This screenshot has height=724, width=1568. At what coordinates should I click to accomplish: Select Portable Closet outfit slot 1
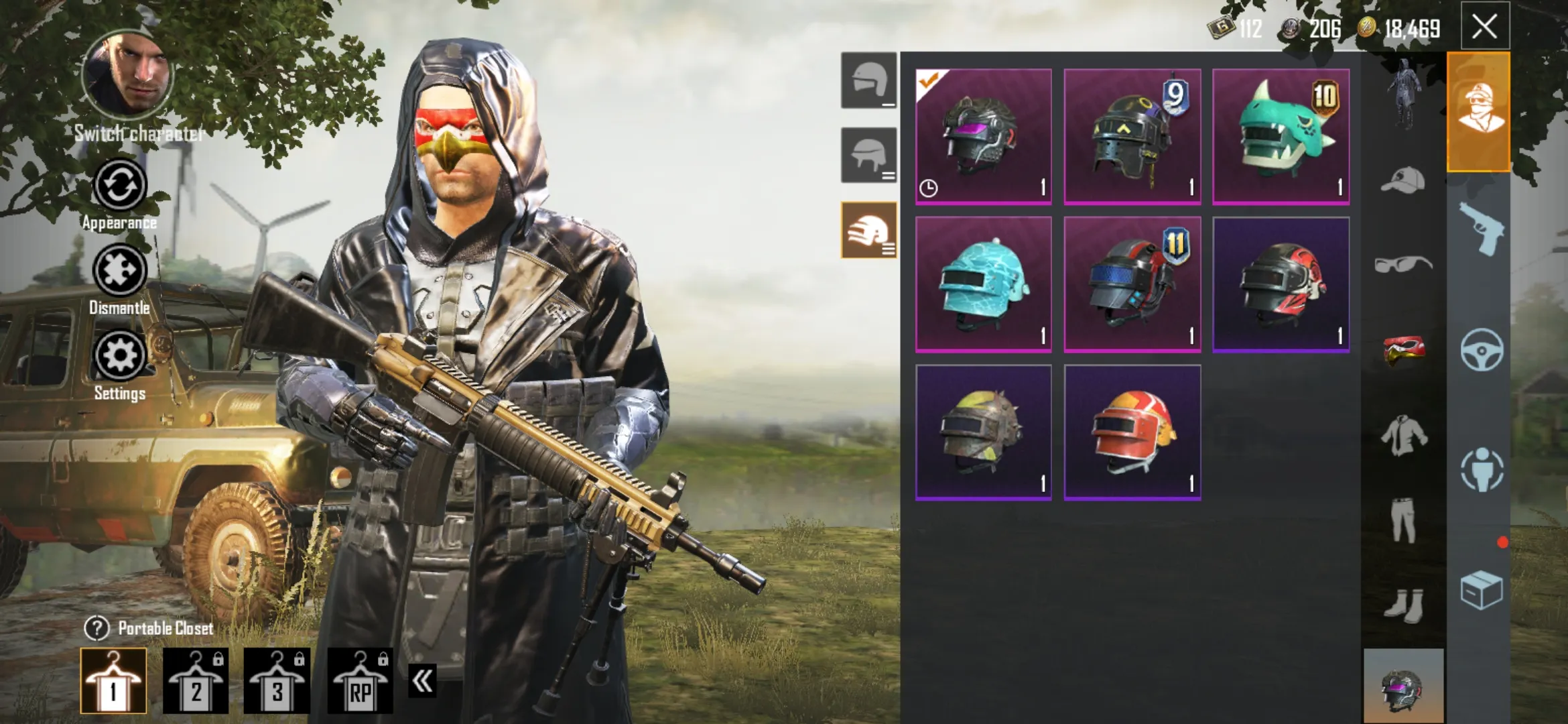[113, 680]
